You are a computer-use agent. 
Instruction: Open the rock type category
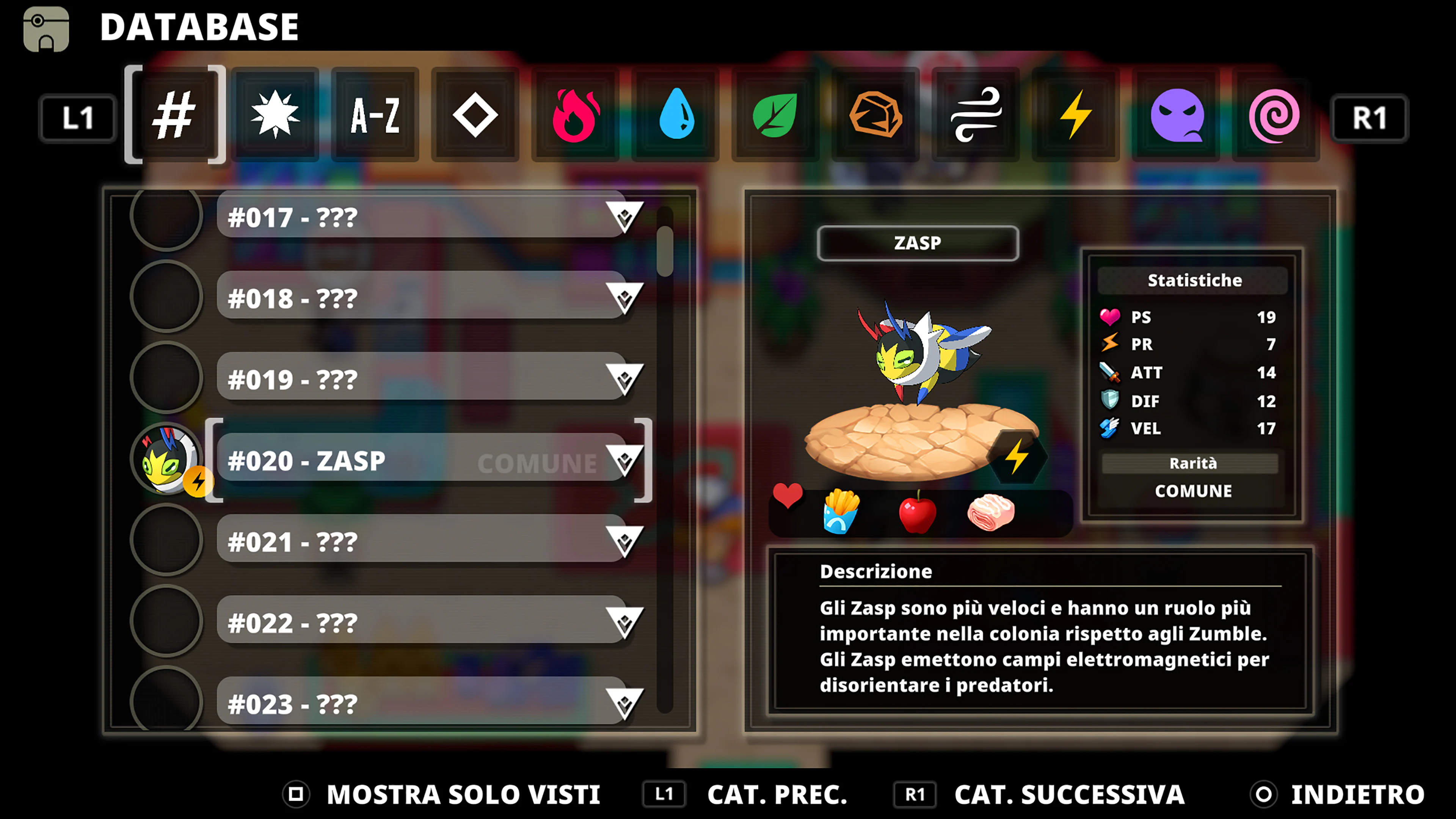point(875,117)
